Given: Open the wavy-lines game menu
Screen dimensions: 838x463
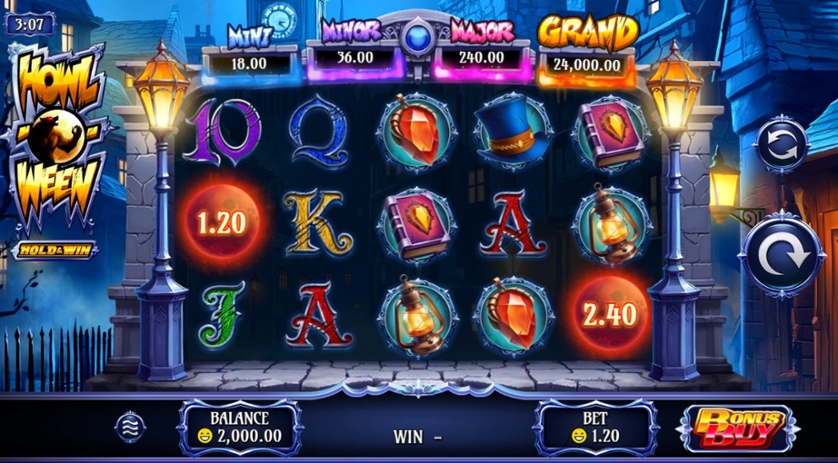Looking at the screenshot, I should 131,426.
